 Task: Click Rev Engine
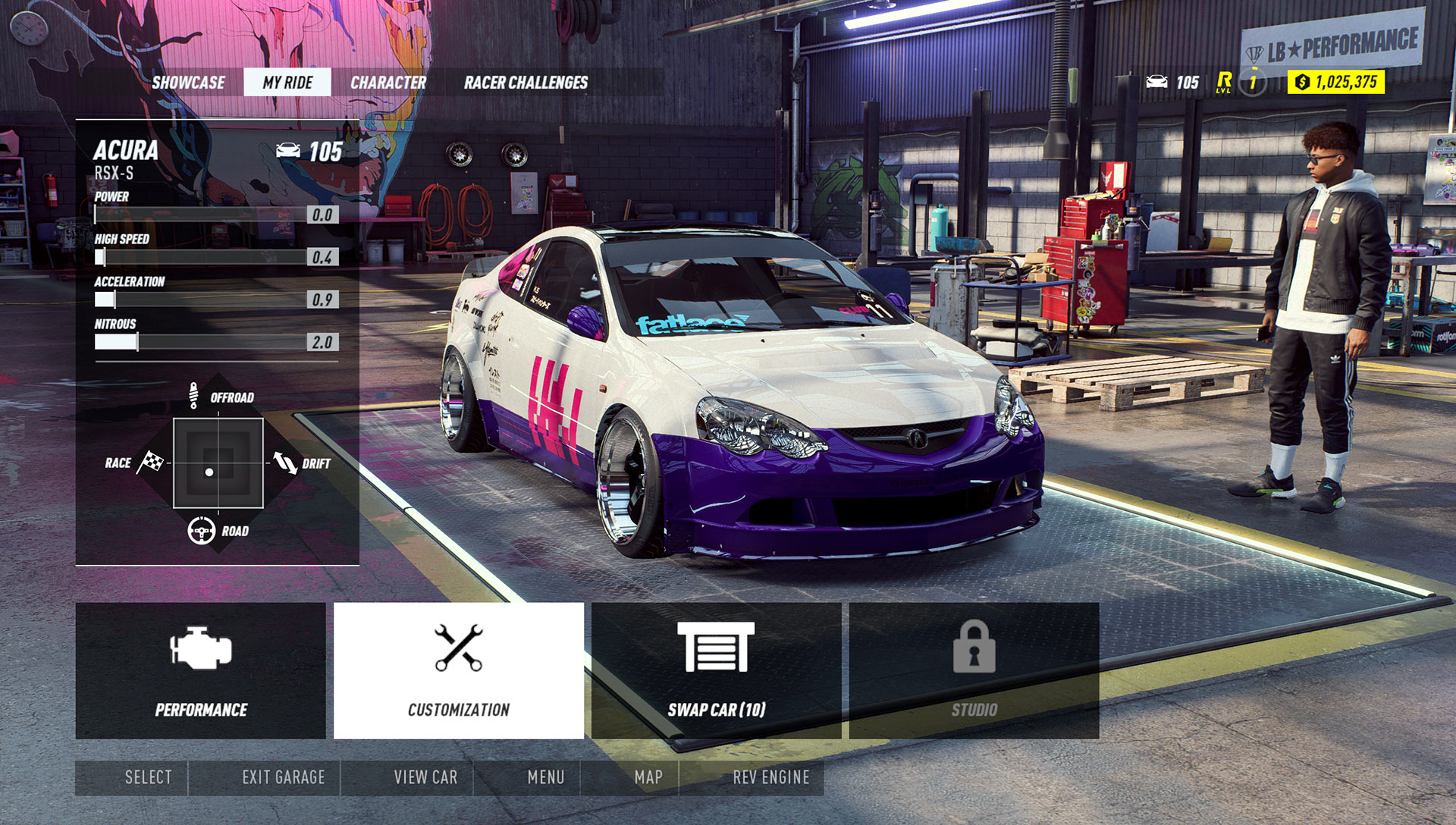pos(770,777)
